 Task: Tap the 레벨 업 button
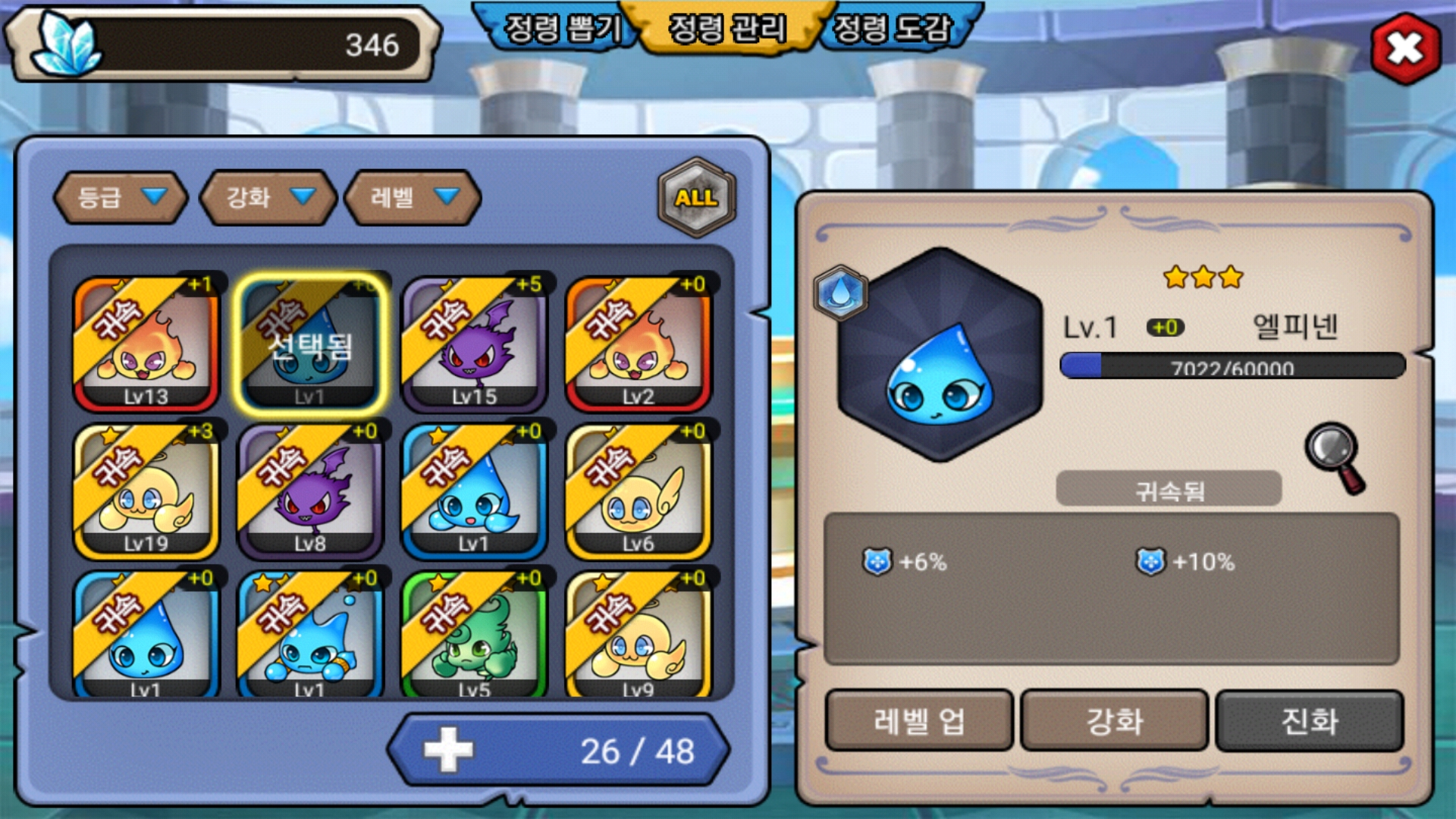coord(919,720)
